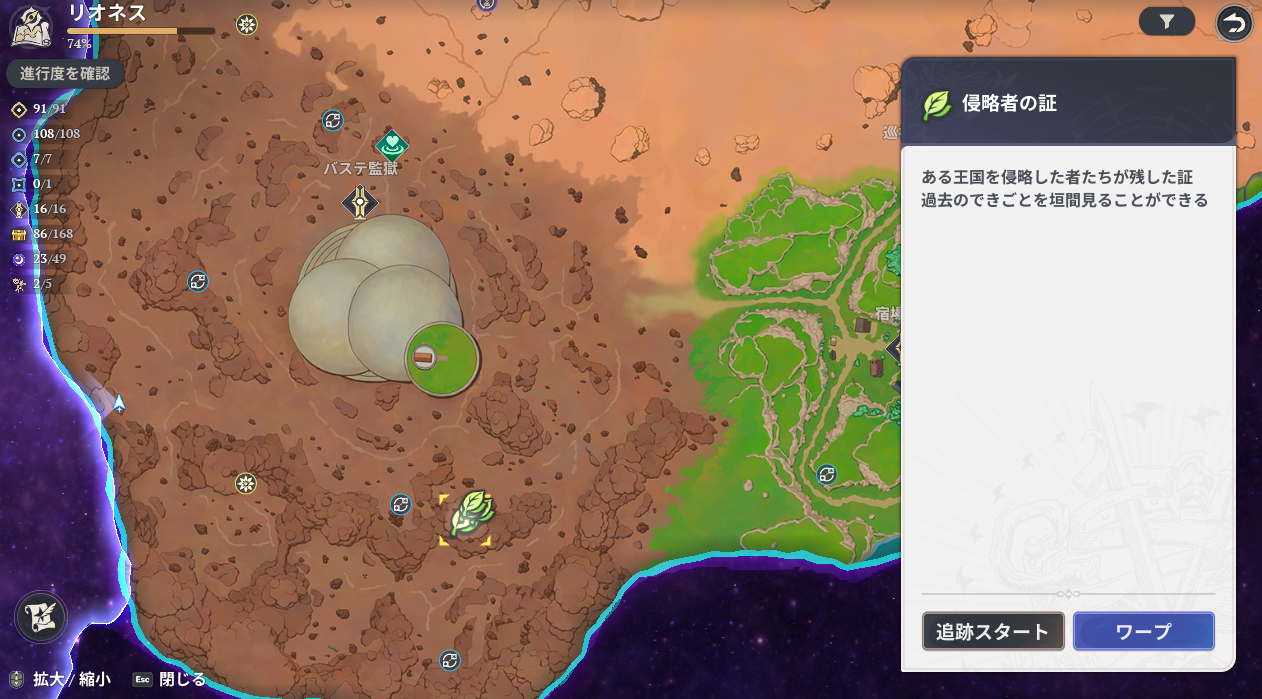Start tracking with 追跡スタート button

click(x=992, y=631)
